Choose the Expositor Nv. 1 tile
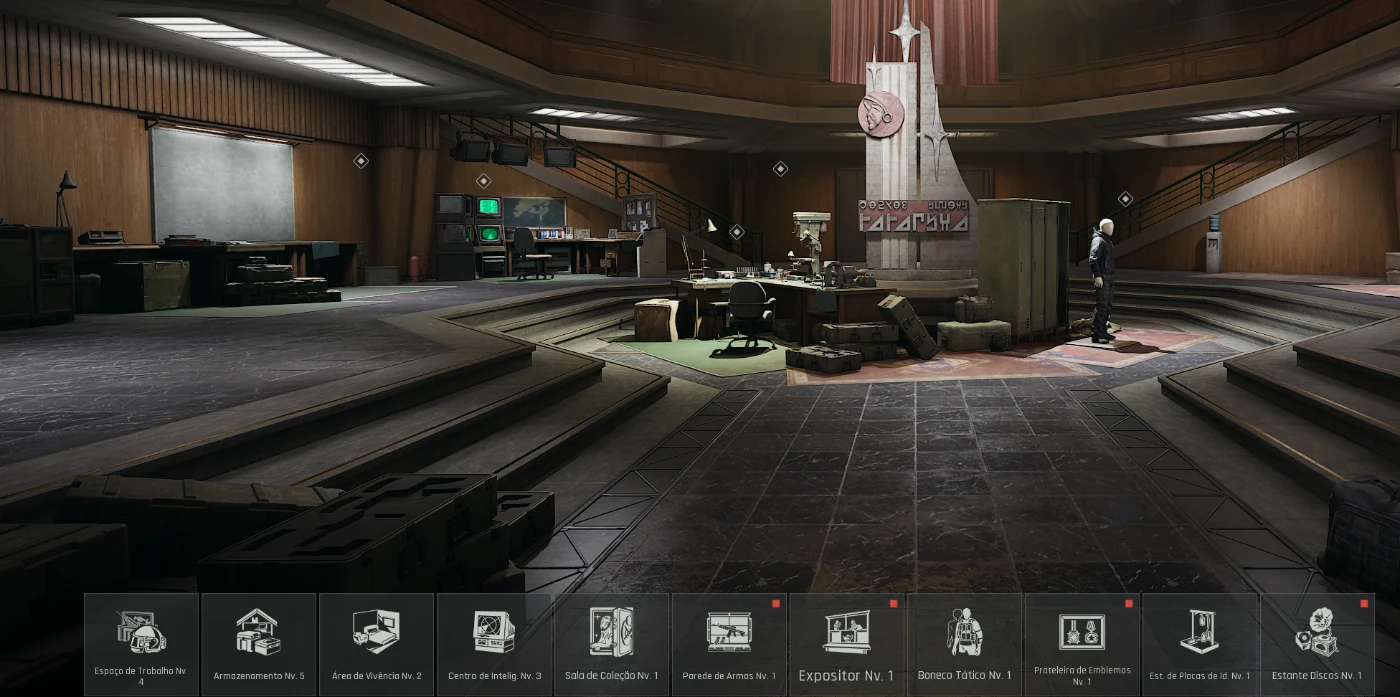1400x697 pixels. coord(846,643)
